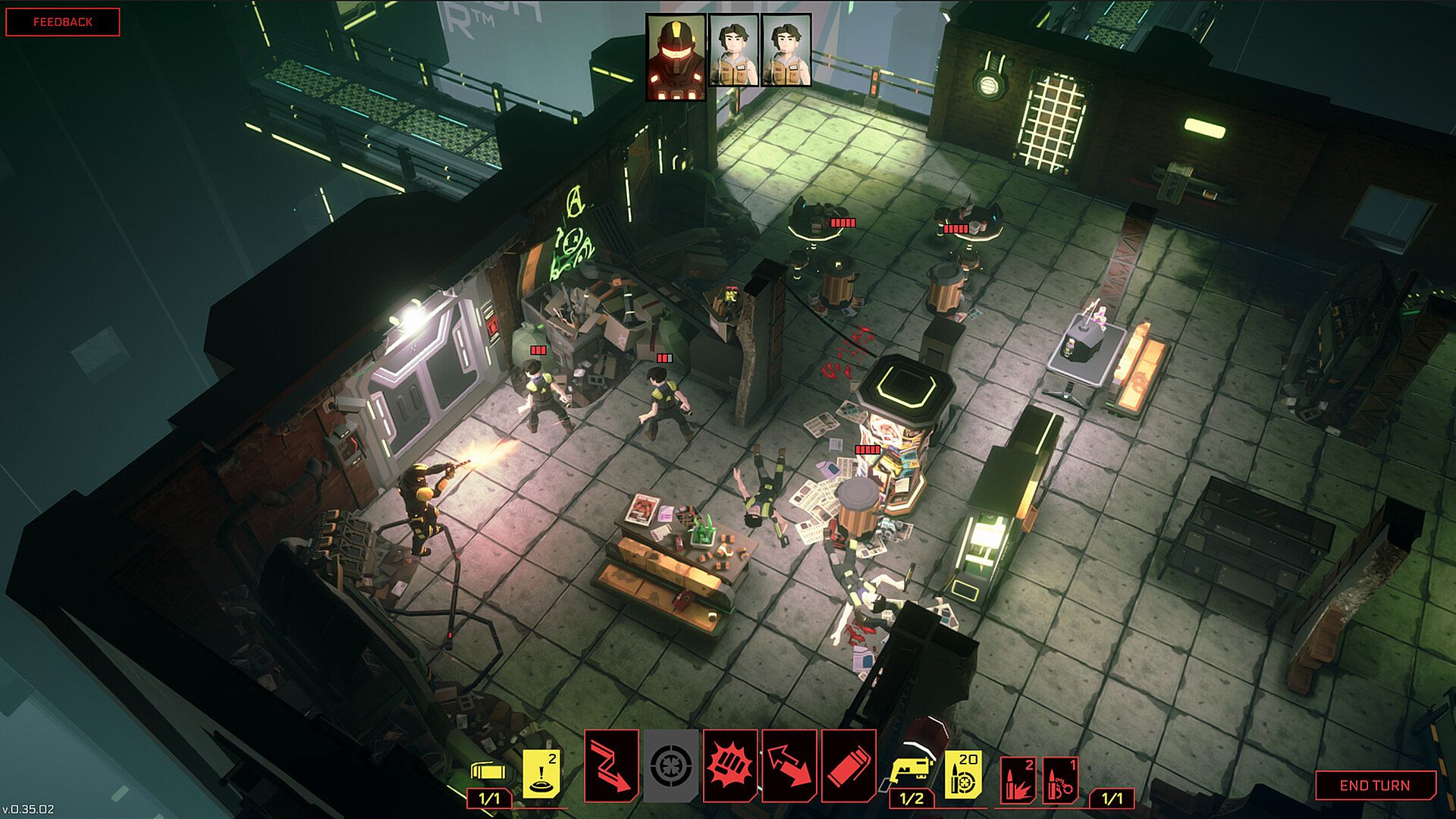Pick the handcuffs bullet ammo card
The width and height of the screenshot is (1456, 819).
click(1060, 779)
